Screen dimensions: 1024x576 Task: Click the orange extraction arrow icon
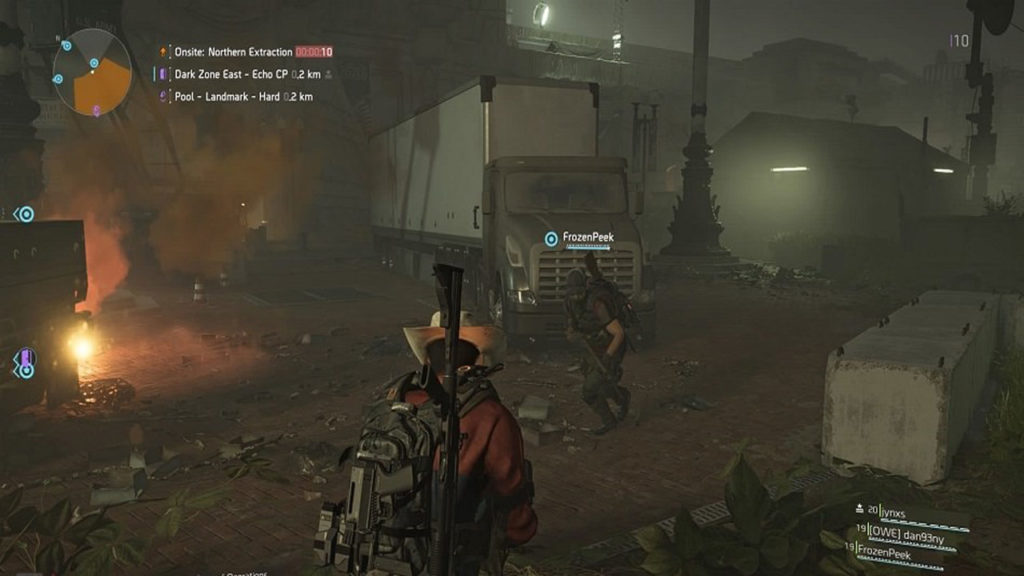click(163, 51)
